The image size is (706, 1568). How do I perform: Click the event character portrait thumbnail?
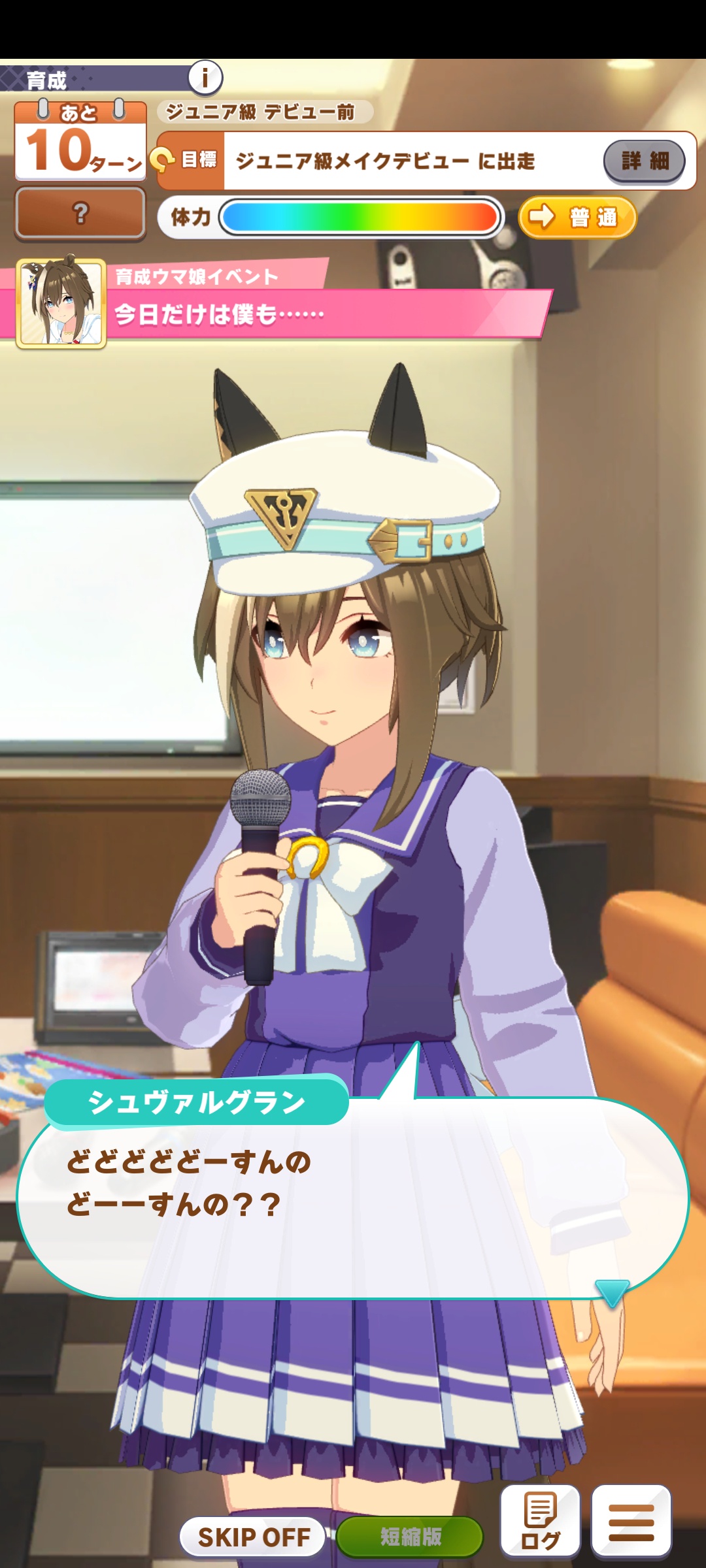tap(61, 303)
